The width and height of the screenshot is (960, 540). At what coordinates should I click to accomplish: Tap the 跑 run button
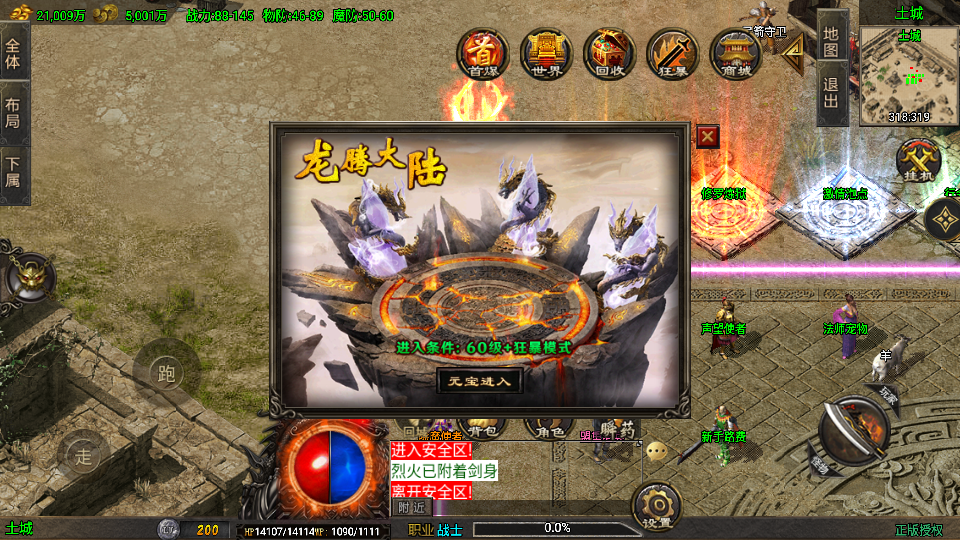click(166, 374)
